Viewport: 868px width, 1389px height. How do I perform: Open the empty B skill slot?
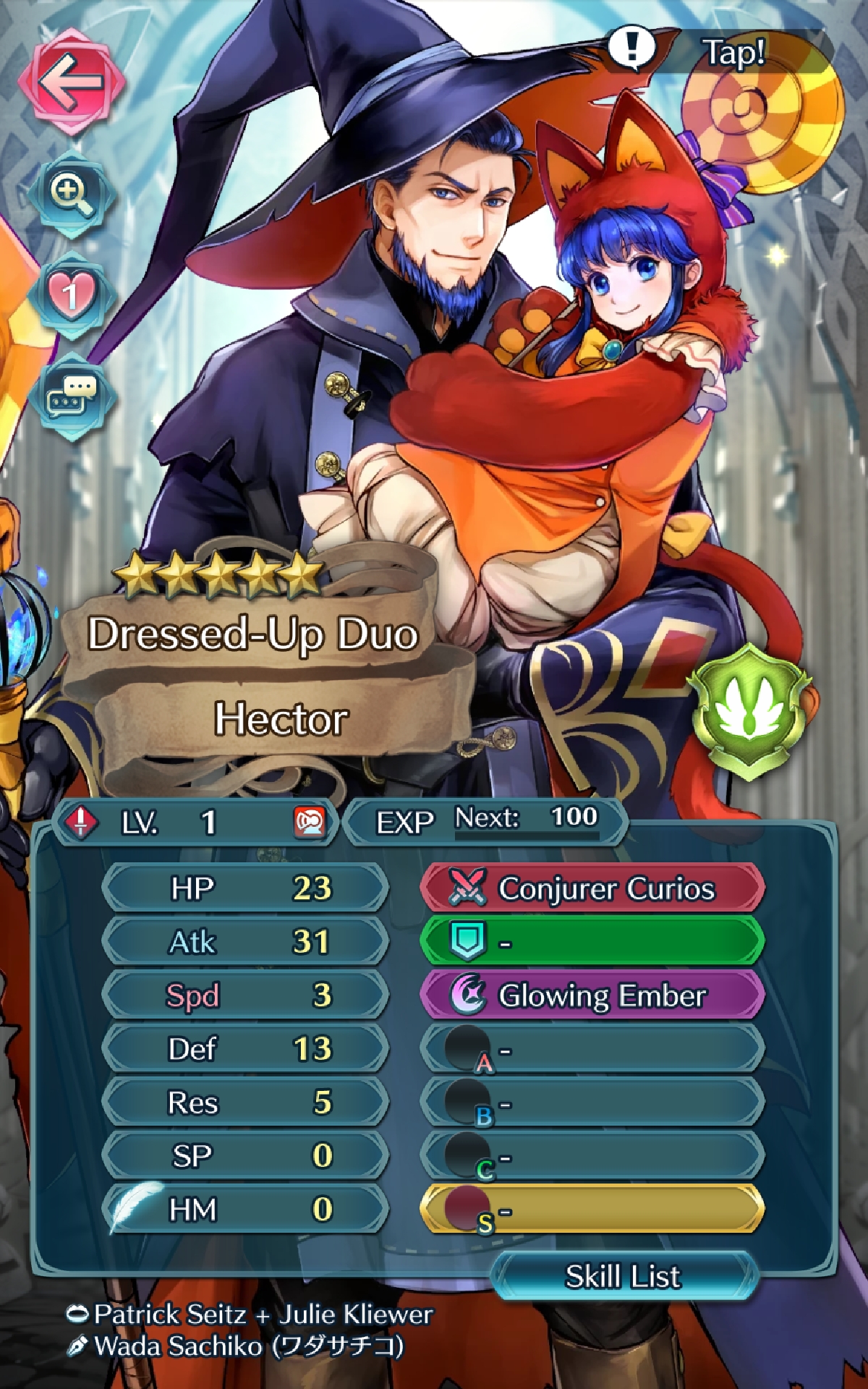(x=592, y=1103)
